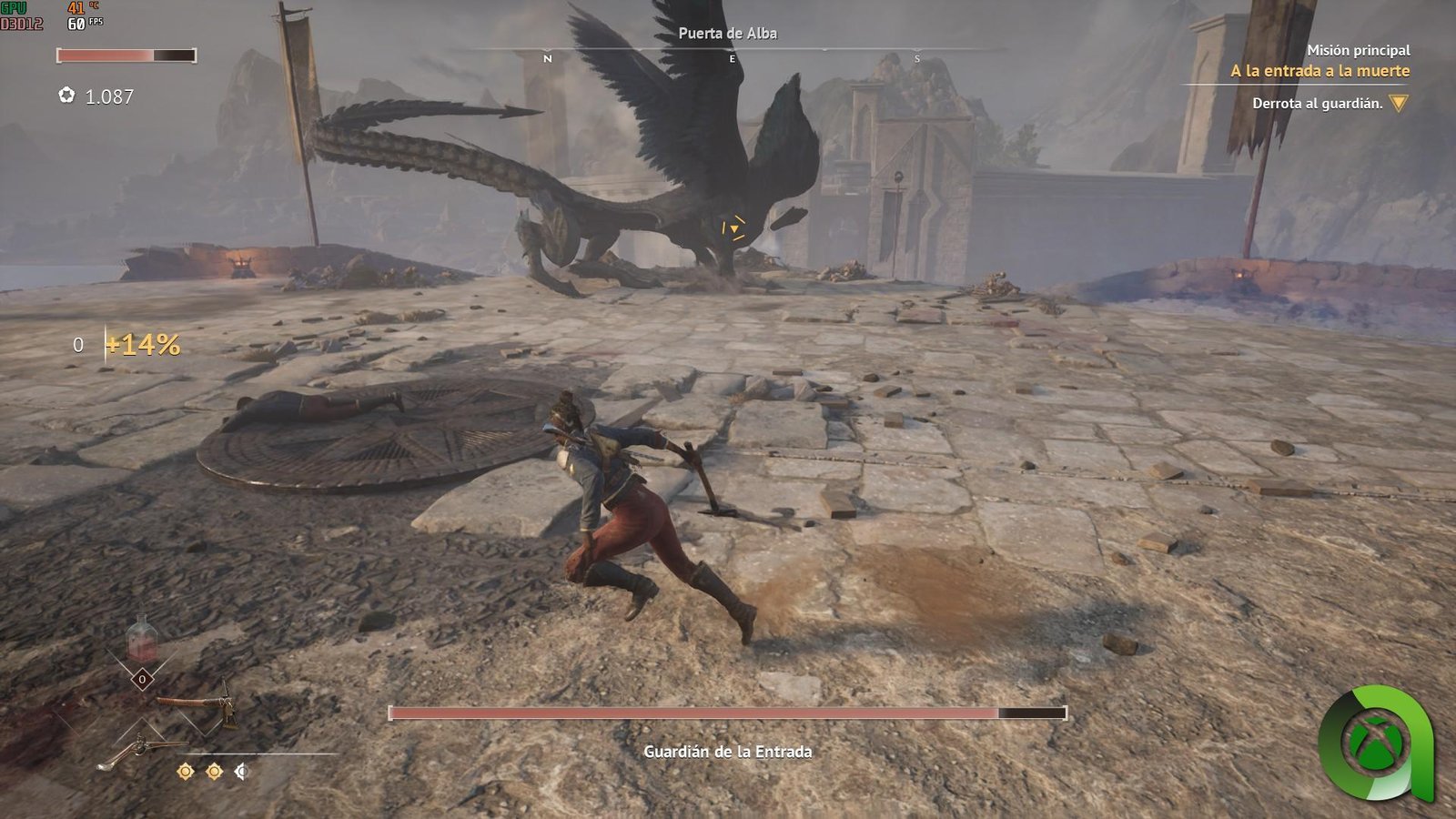Screen dimensions: 1456x819
Task: Click the enemy lock-on target marker
Action: pos(733,227)
